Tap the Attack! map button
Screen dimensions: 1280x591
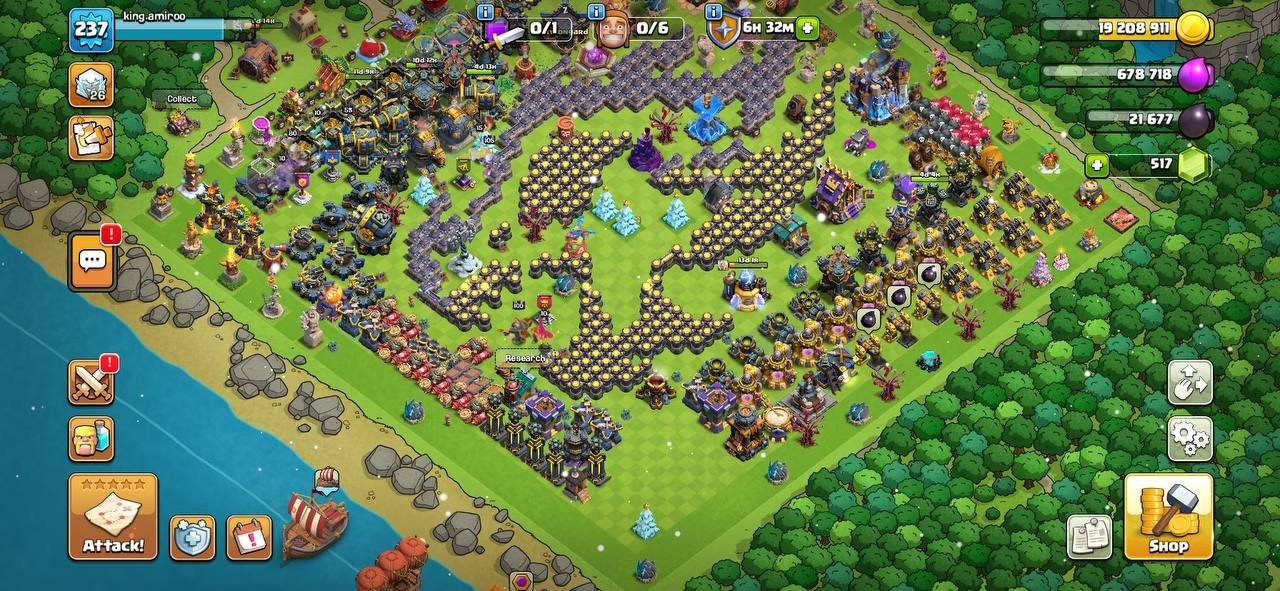pyautogui.click(x=113, y=516)
